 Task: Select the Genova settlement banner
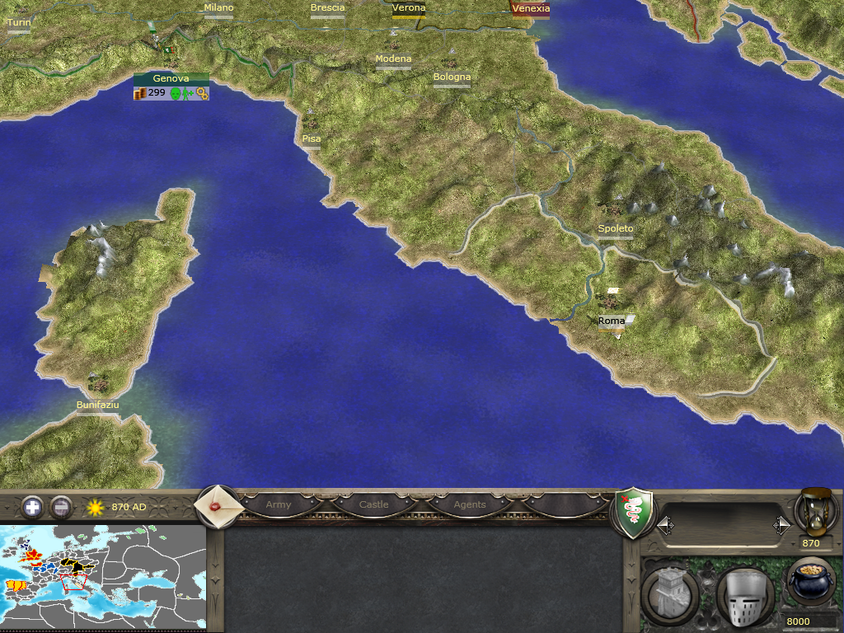tap(171, 79)
